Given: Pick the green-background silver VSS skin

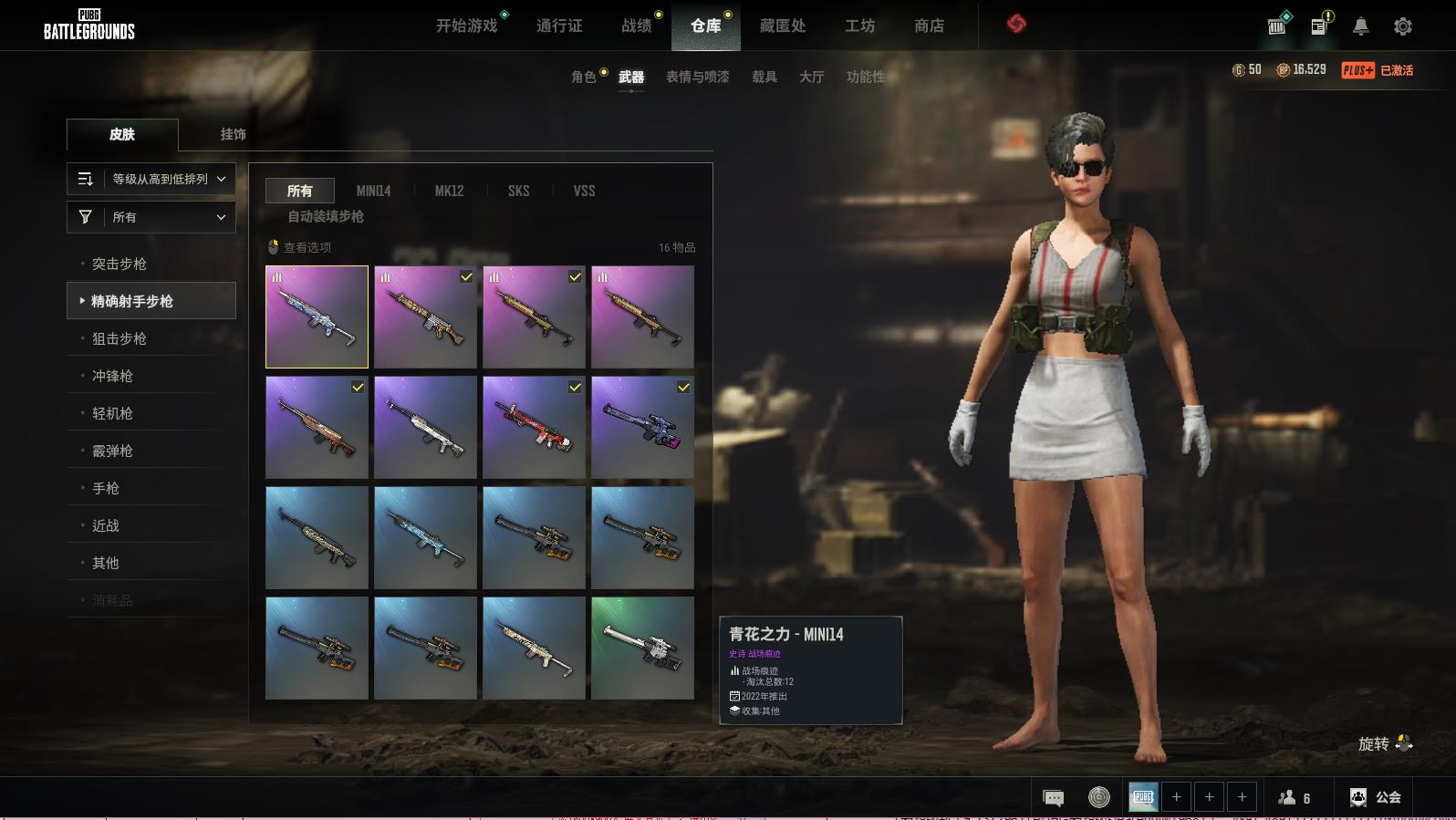Looking at the screenshot, I should tap(642, 648).
